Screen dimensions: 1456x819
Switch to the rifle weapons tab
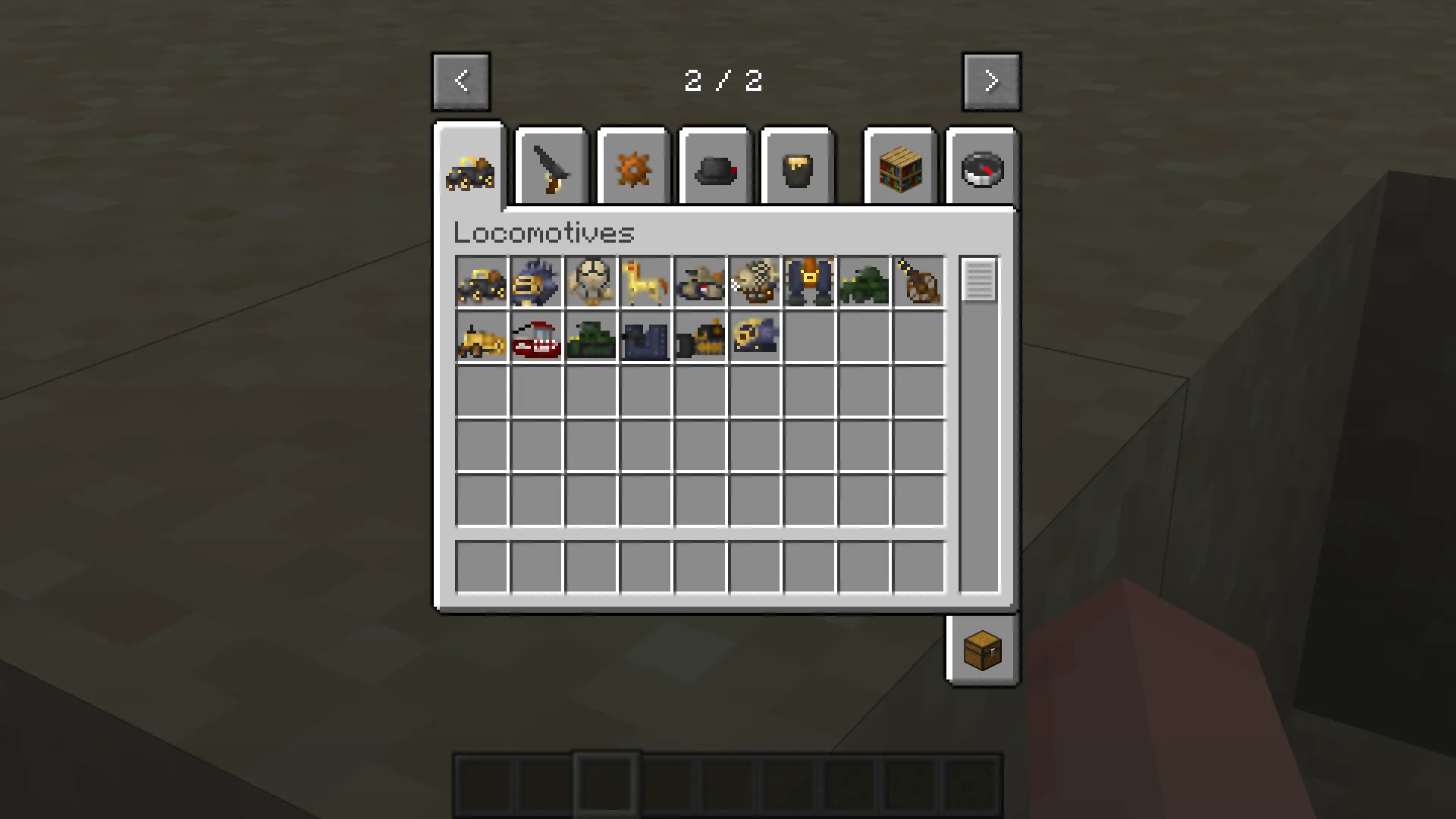[x=551, y=167]
